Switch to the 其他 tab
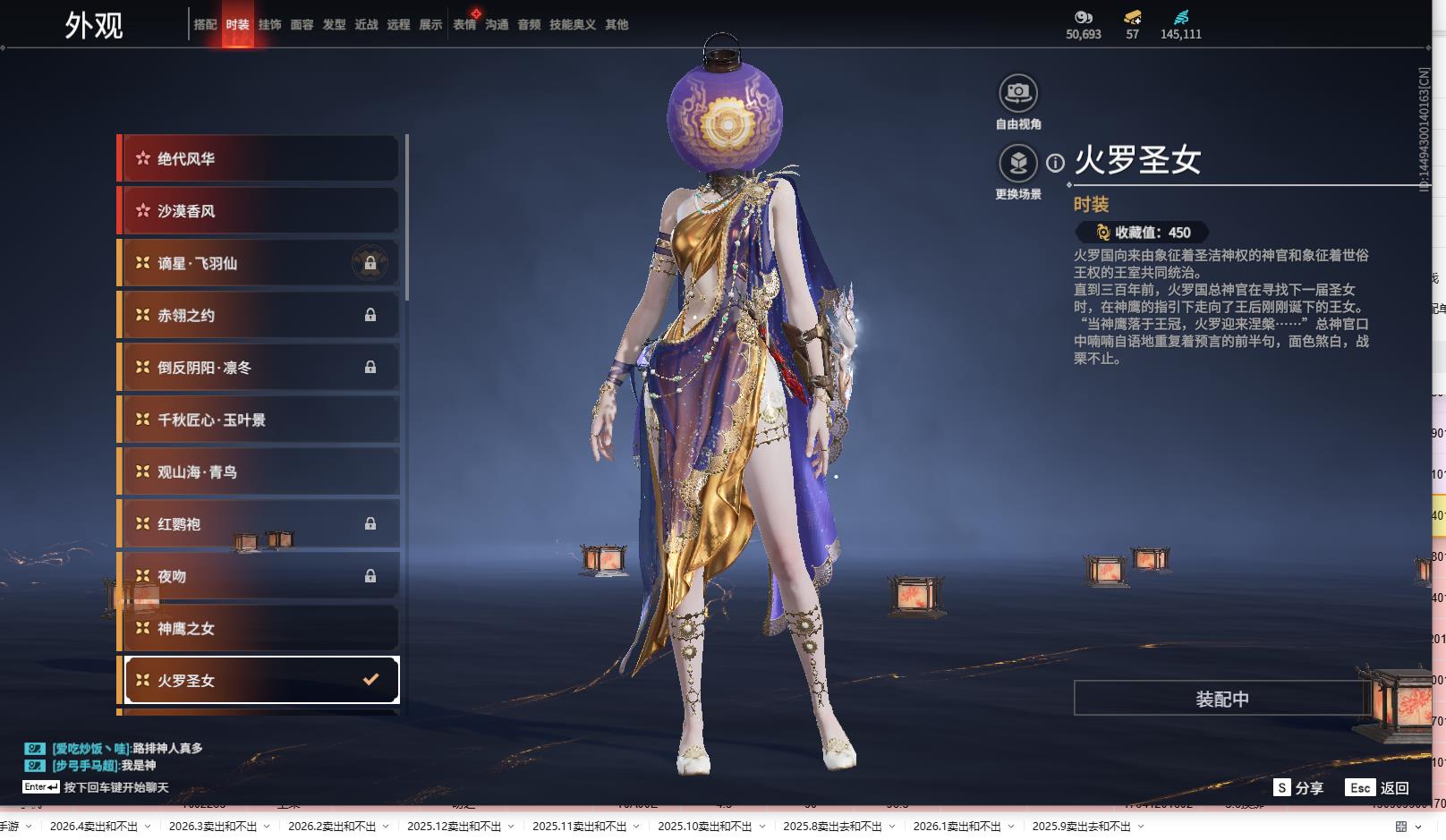This screenshot has width=1446, height=840. [617, 25]
